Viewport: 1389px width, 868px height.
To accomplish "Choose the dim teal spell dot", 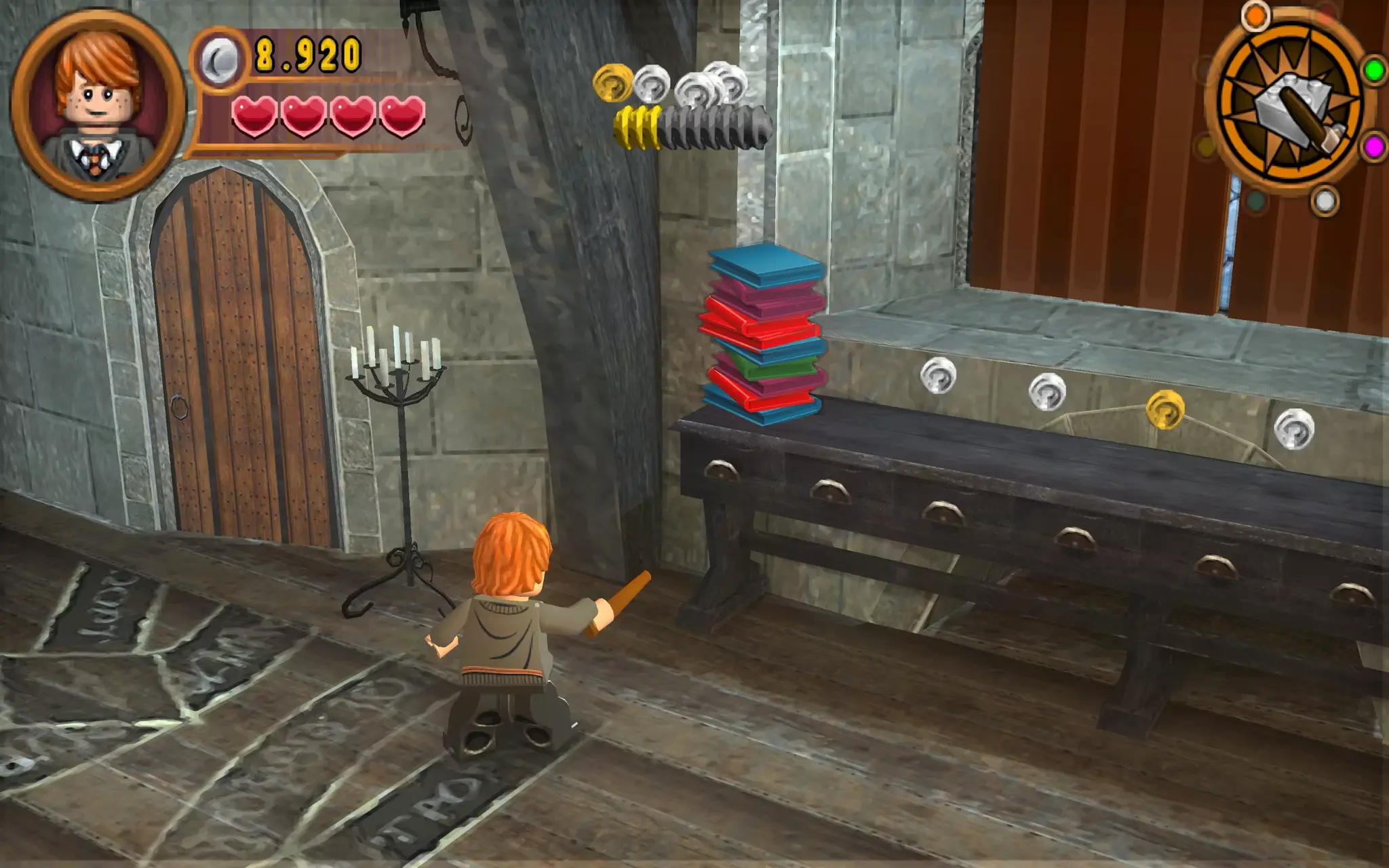I will 1255,201.
